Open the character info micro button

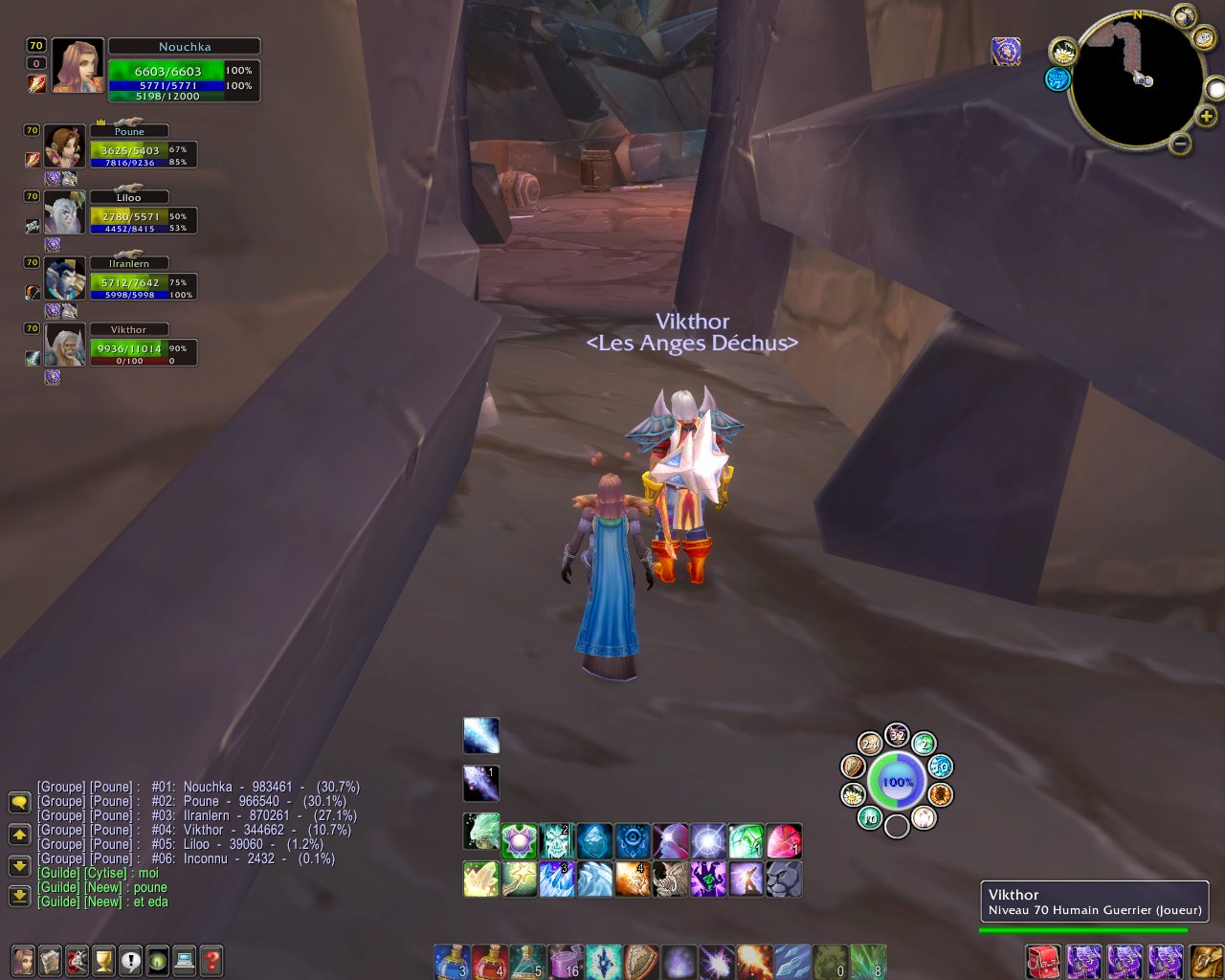(23, 959)
